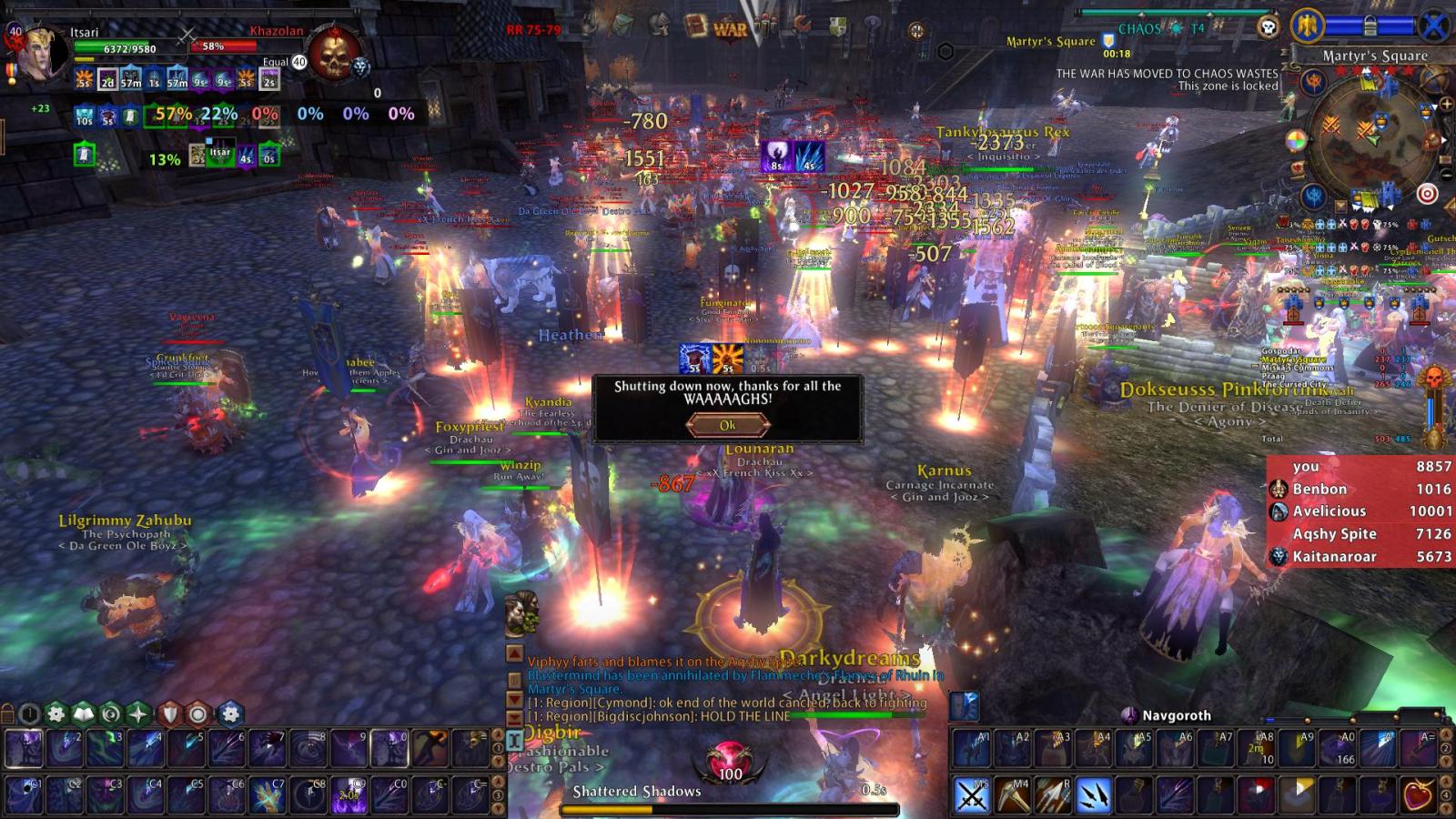Click the red bullseye icon by the minimap
Image resolution: width=1456 pixels, height=819 pixels.
coord(1428,194)
